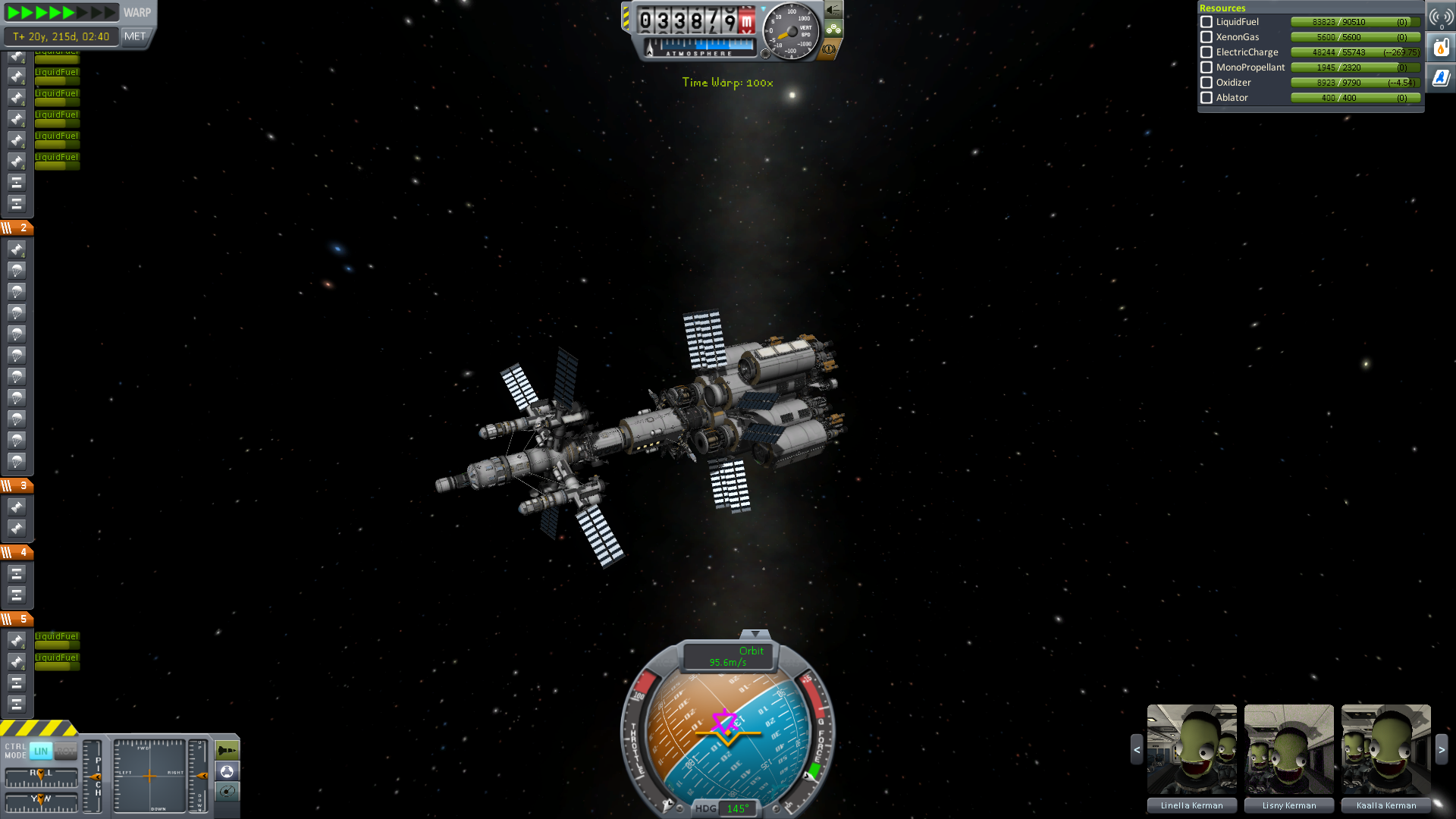Toggle the Oxidizer checkbox
This screenshot has height=819, width=1456.
pos(1207,83)
